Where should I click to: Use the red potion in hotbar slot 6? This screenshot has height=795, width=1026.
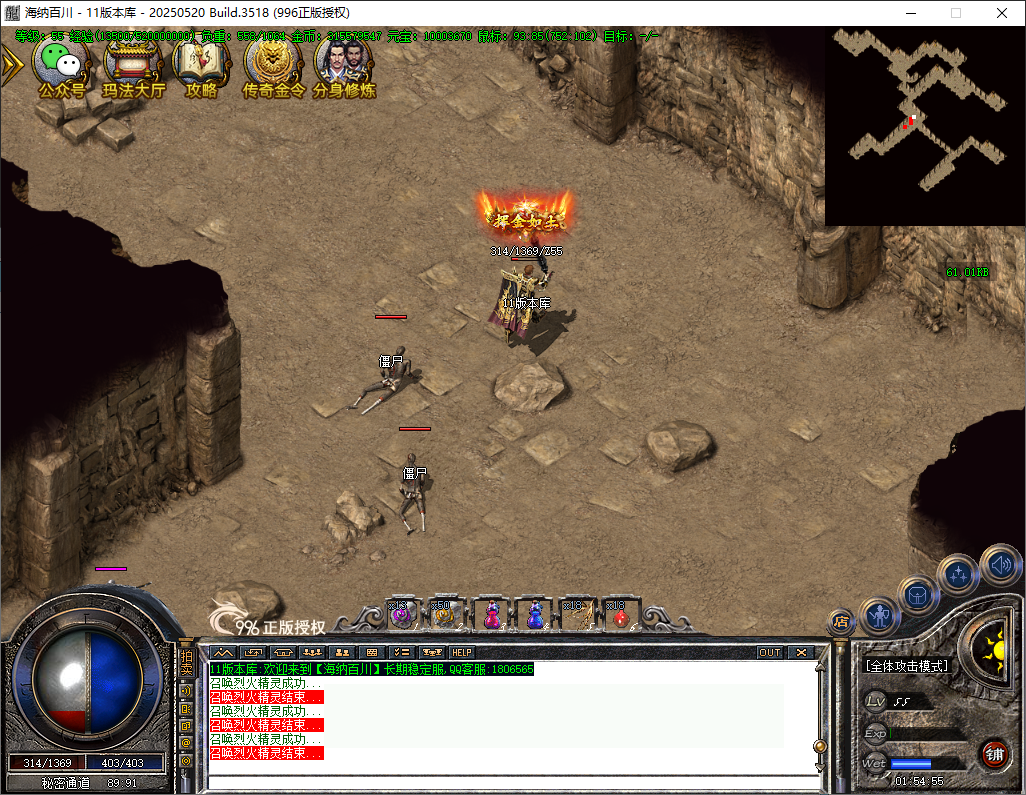click(620, 615)
